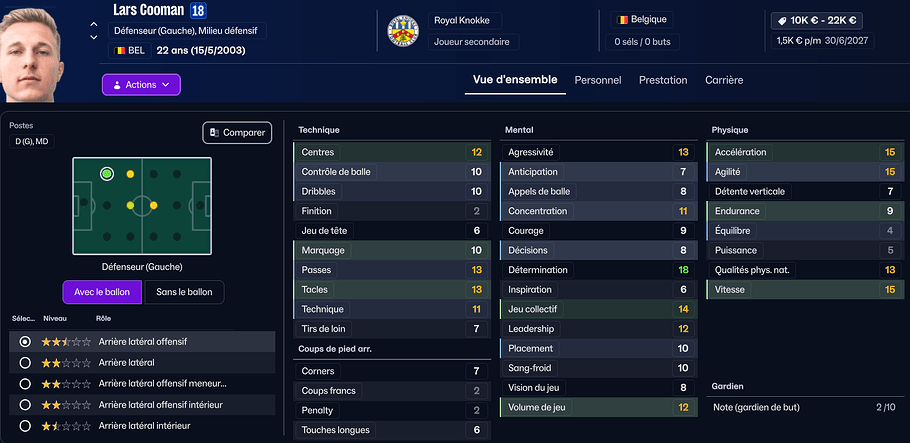Select the Arrière latéral intérieur role
The width and height of the screenshot is (910, 443).
25,426
